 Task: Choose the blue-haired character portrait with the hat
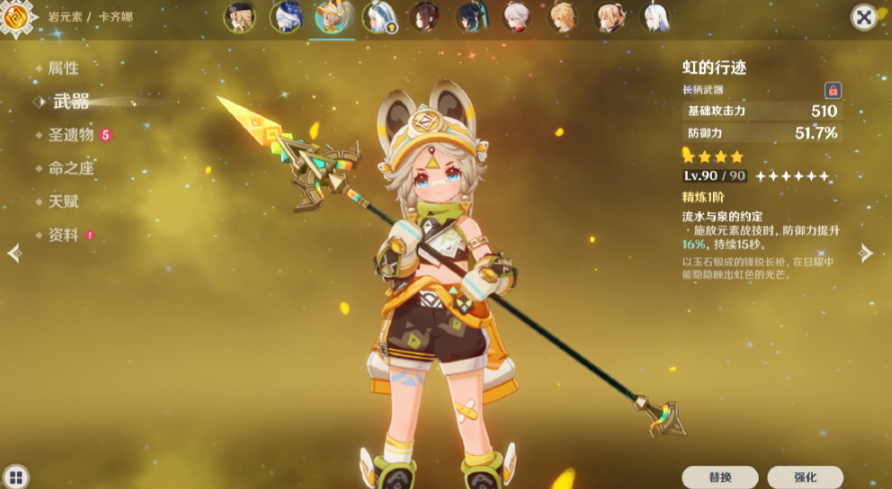pos(285,18)
